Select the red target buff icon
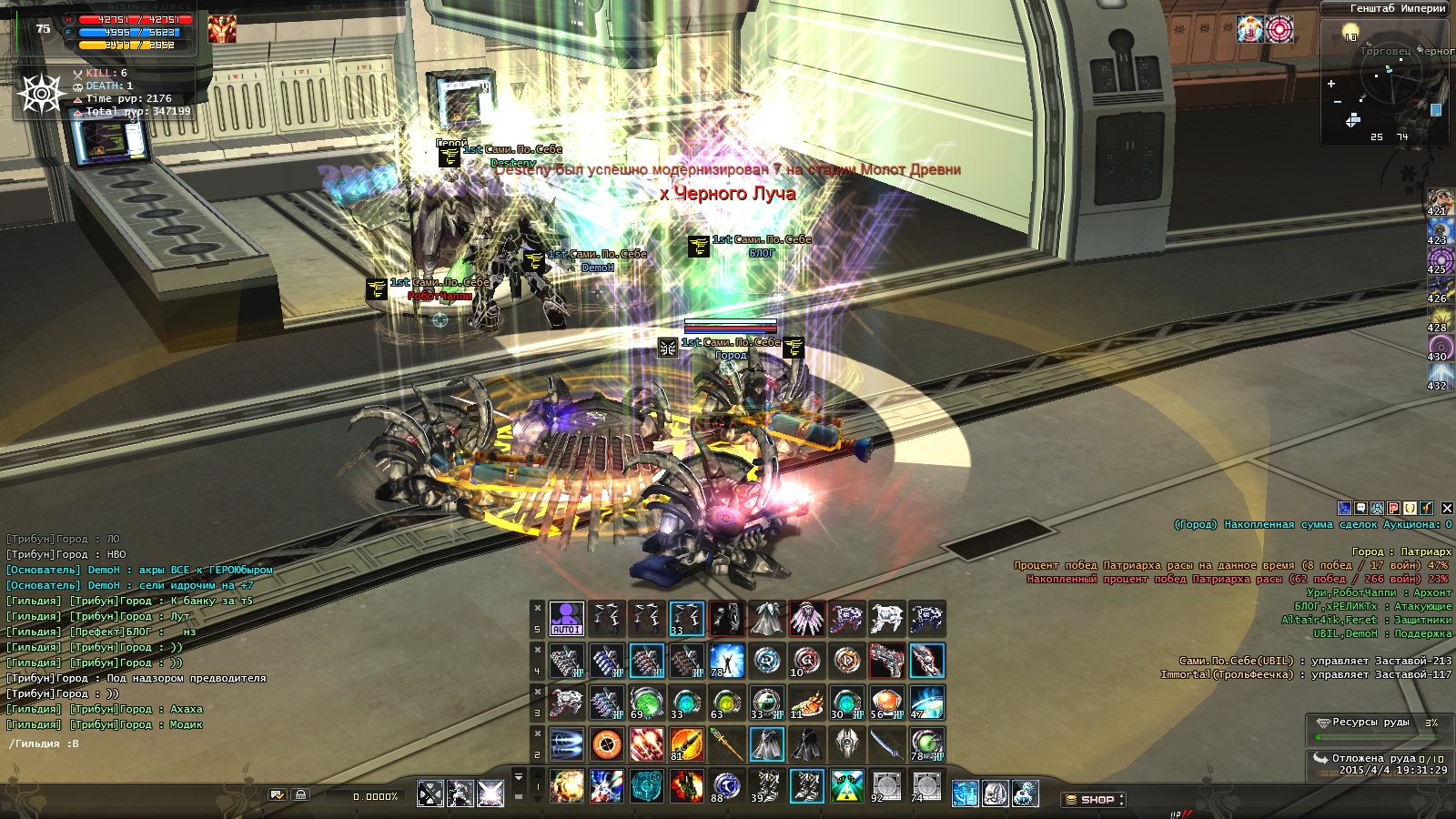Image resolution: width=1456 pixels, height=819 pixels. click(1279, 29)
